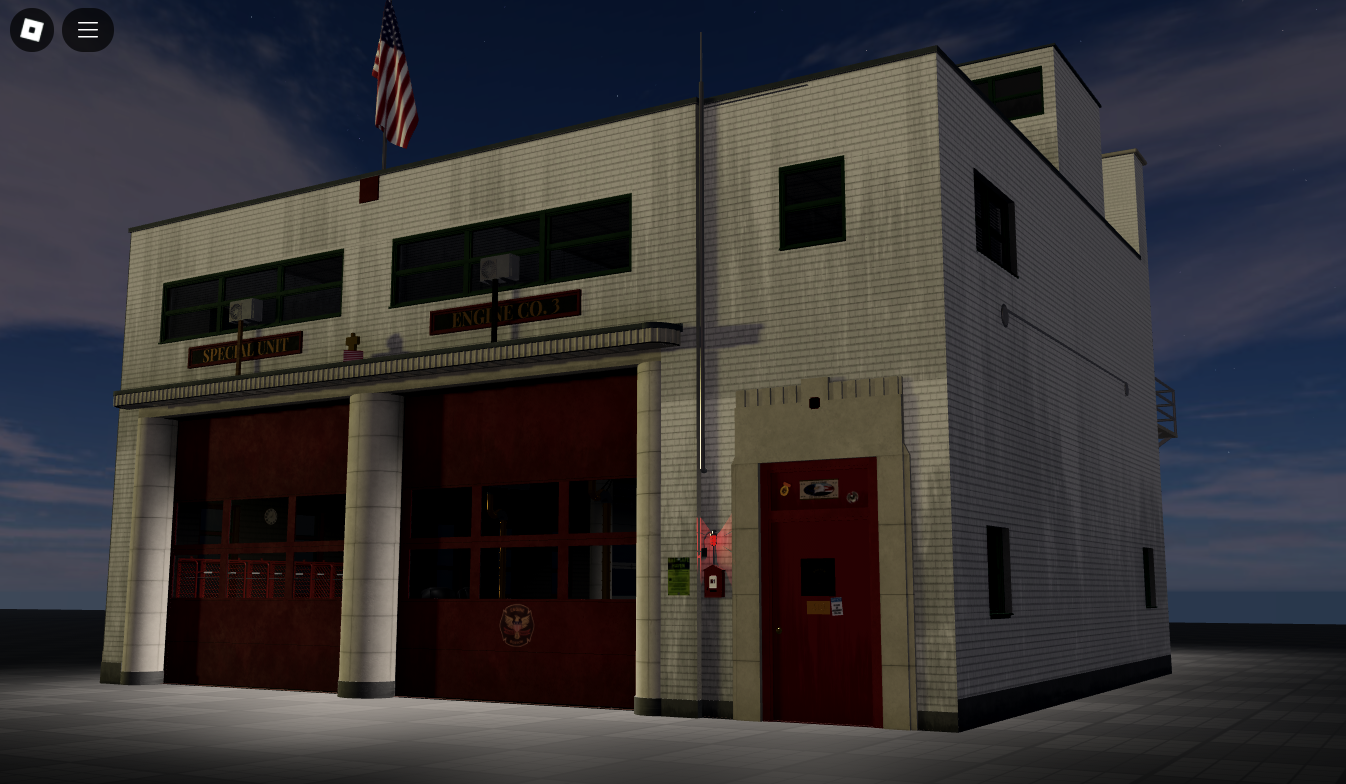Screen dimensions: 1346x784
Task: Click the white sticker on the door window
Action: (x=837, y=607)
